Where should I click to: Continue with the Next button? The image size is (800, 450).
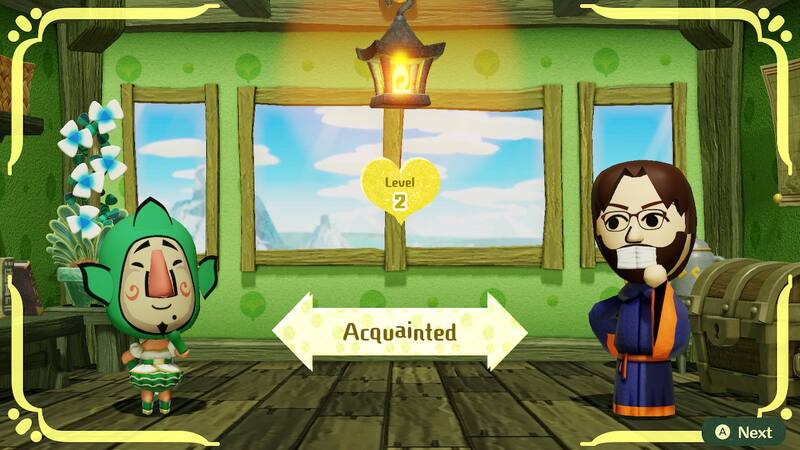pyautogui.click(x=743, y=432)
